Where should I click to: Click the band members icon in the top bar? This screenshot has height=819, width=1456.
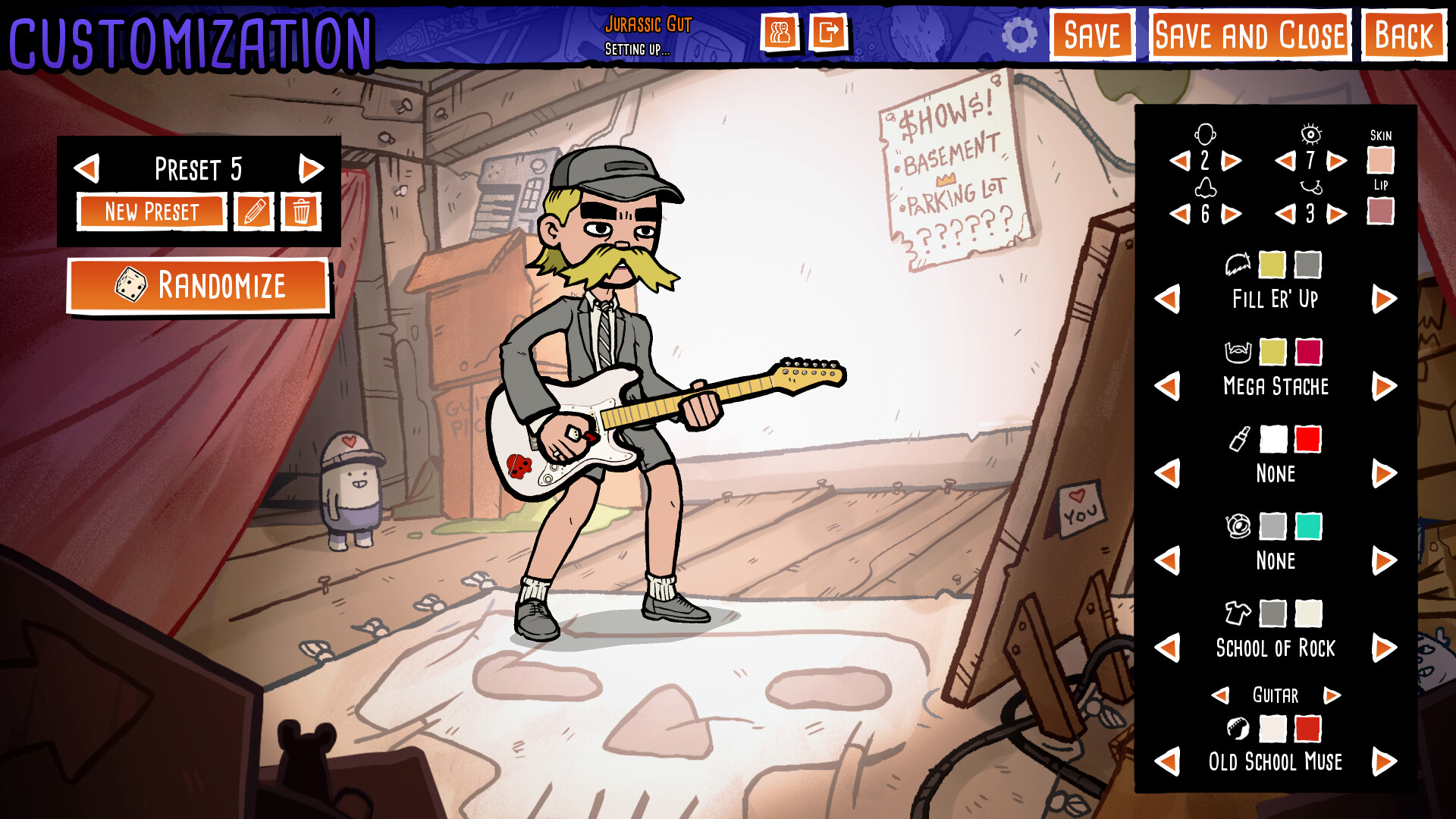pyautogui.click(x=783, y=33)
